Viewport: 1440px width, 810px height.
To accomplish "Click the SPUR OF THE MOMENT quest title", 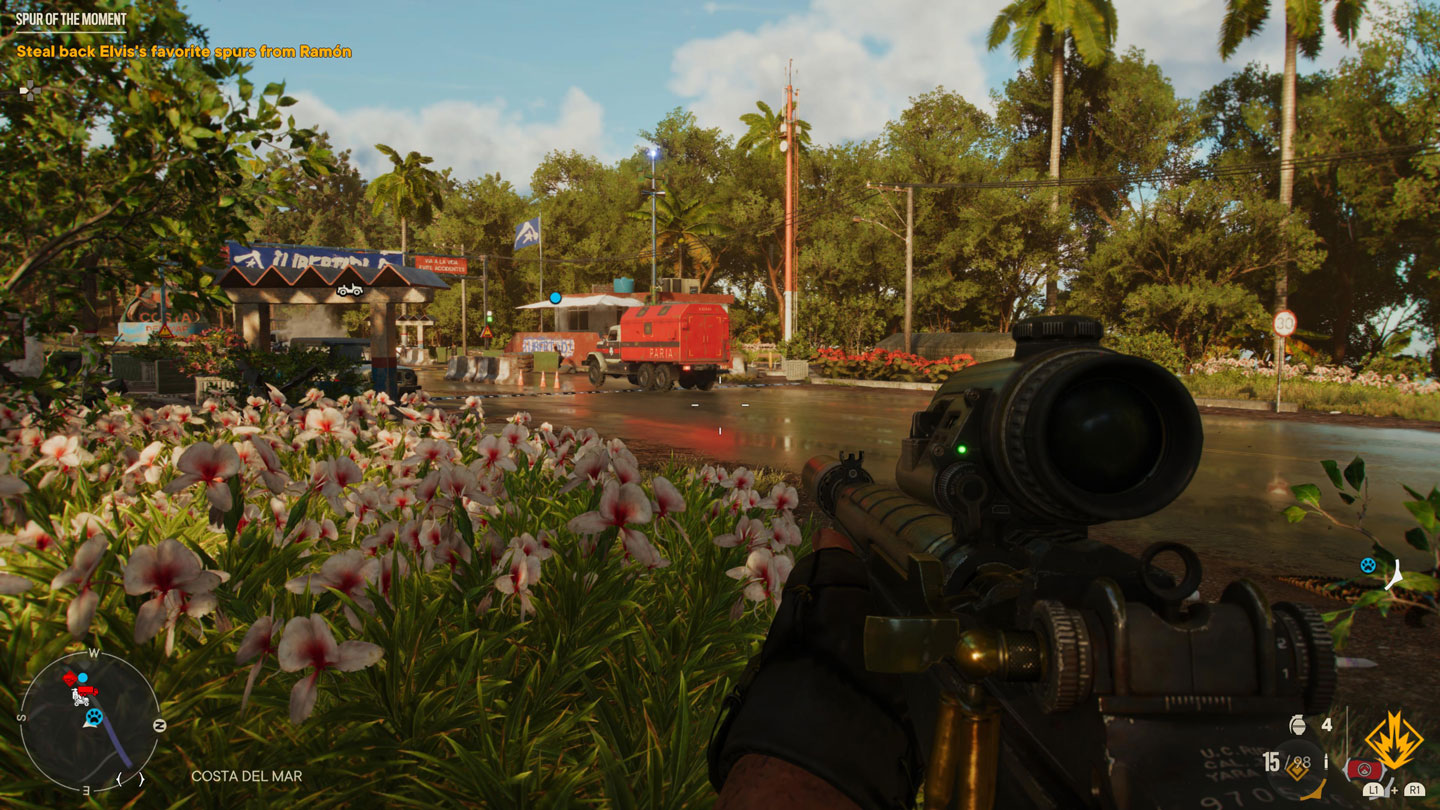I will click(x=70, y=17).
